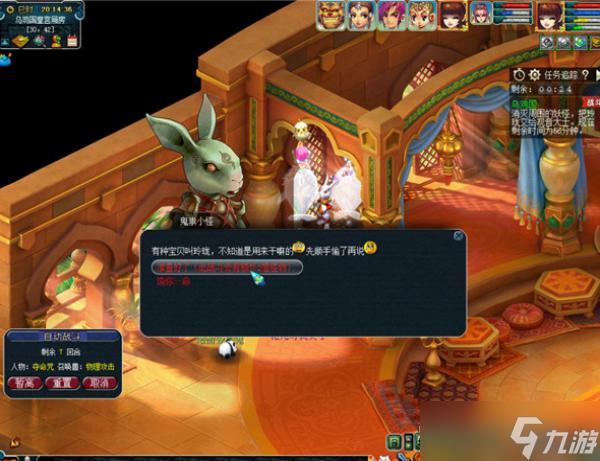Open quest tracker settings gear

534,74
